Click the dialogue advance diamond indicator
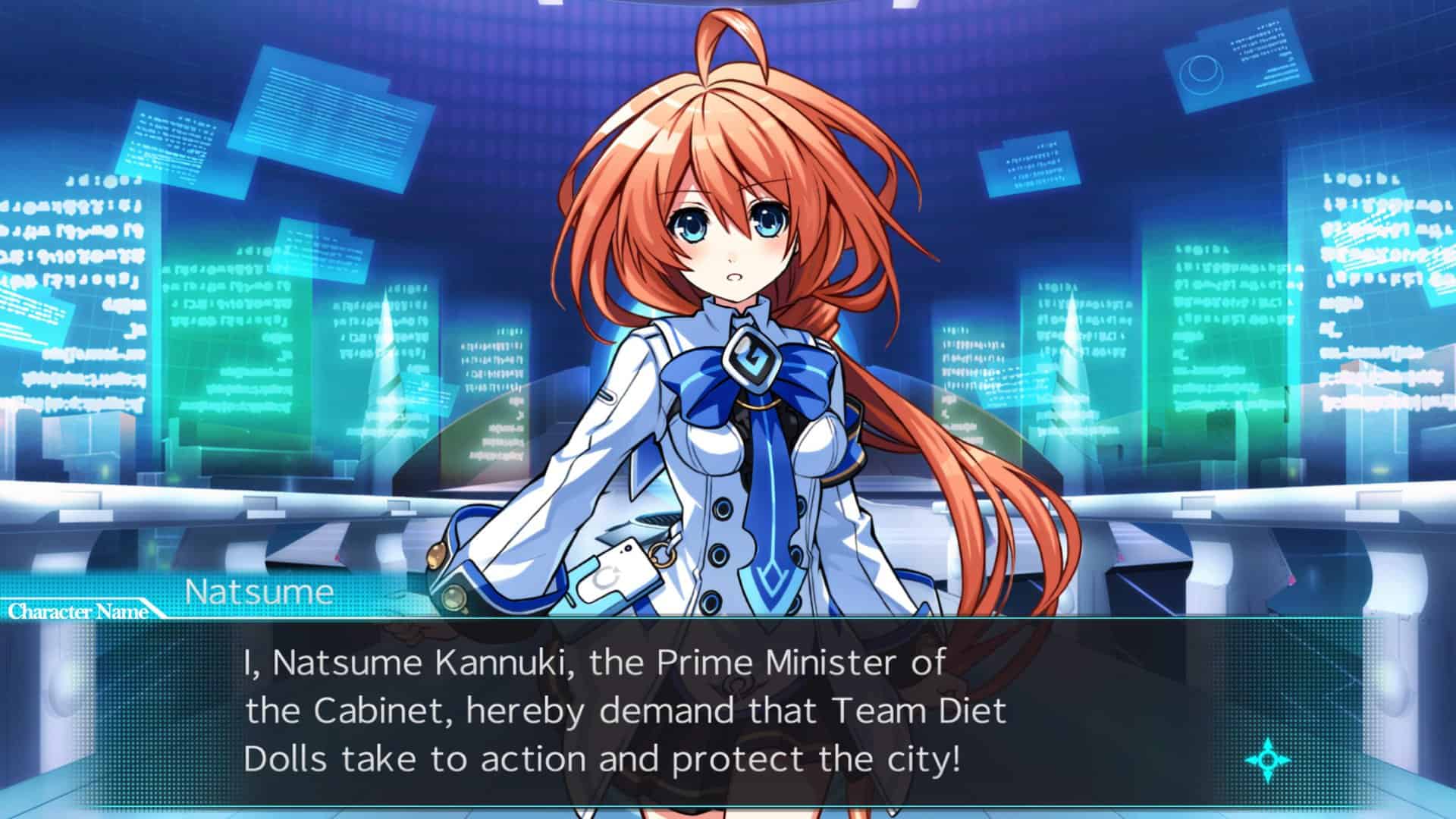The height and width of the screenshot is (819, 1456). pos(1267,759)
